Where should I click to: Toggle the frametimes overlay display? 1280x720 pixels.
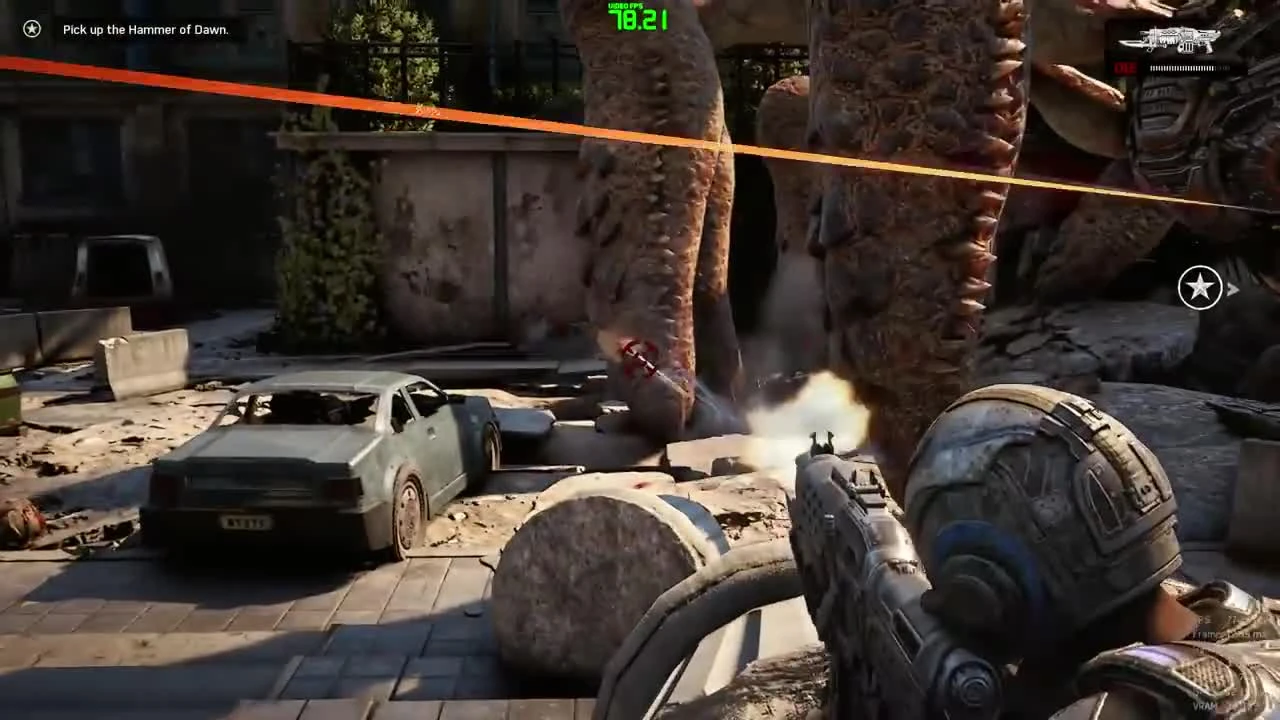coord(1216,633)
